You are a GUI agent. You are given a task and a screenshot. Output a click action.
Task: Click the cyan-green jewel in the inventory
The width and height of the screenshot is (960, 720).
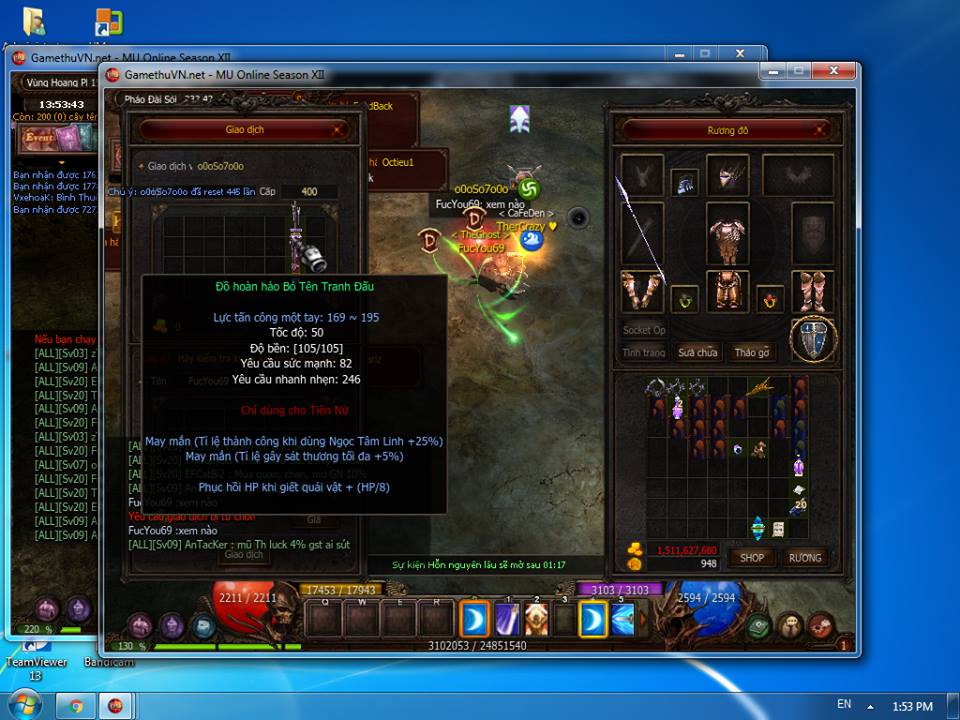[x=757, y=528]
